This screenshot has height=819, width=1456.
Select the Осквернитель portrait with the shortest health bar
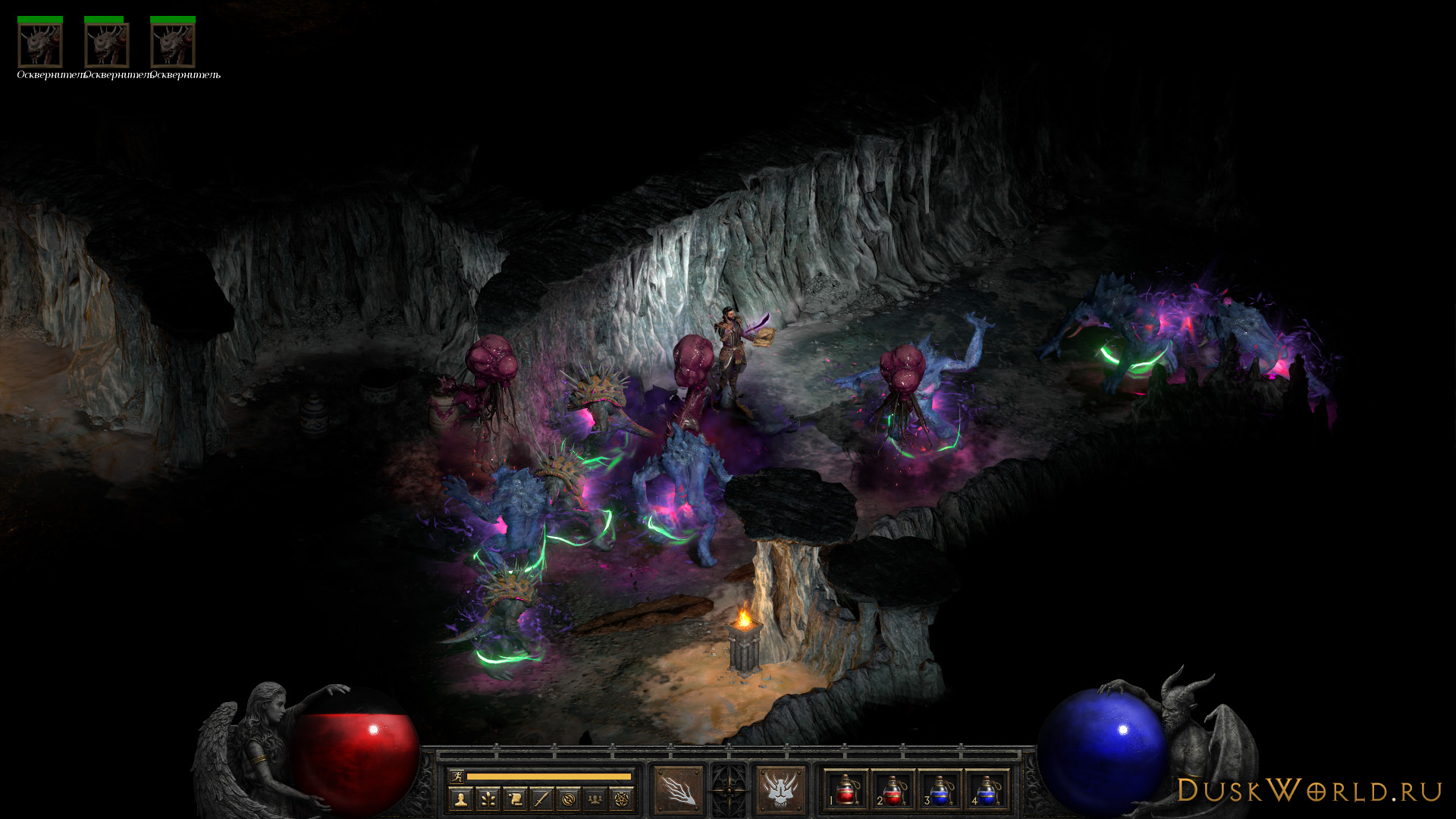[106, 45]
